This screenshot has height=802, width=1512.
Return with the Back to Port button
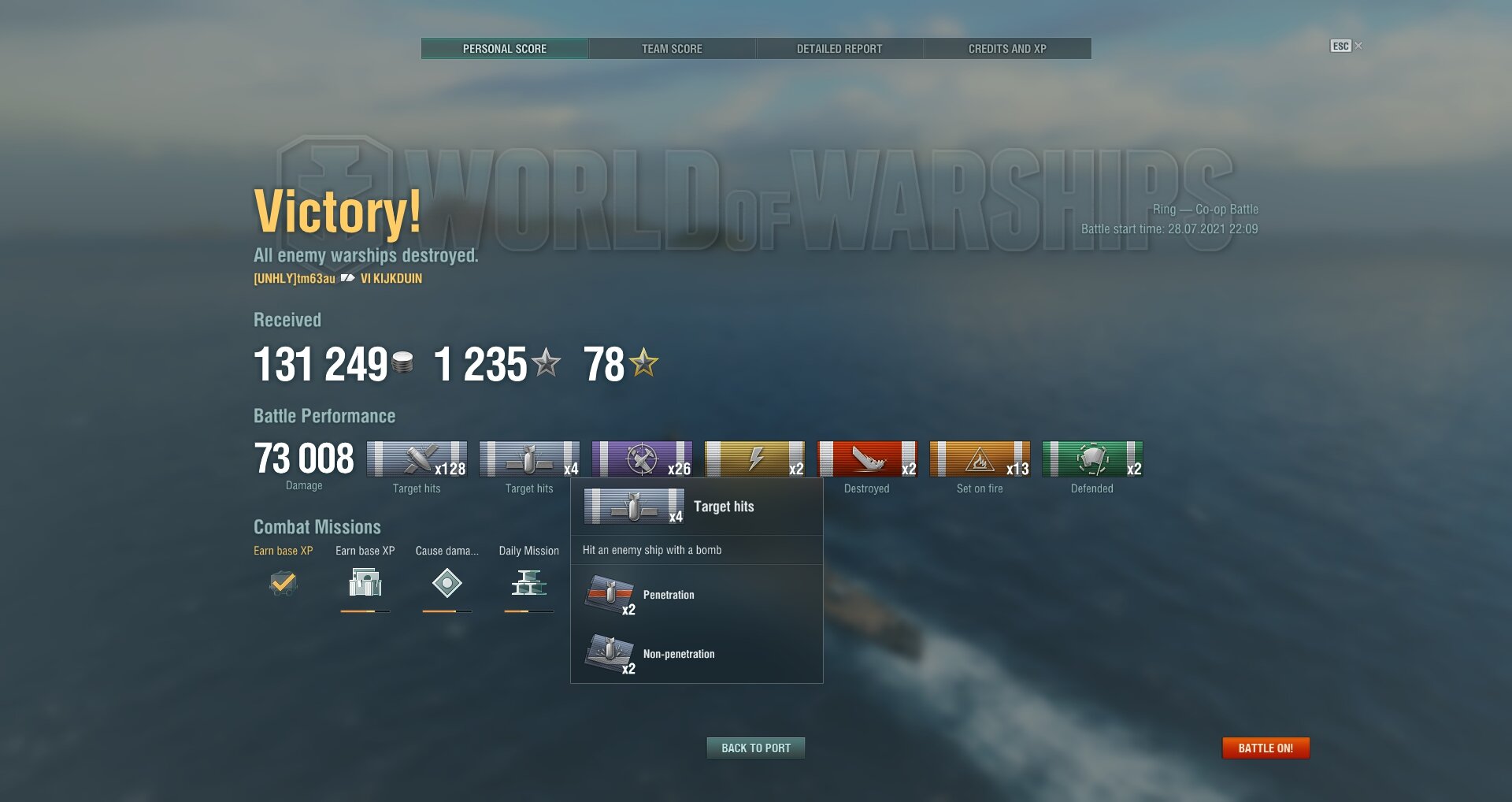[x=756, y=748]
